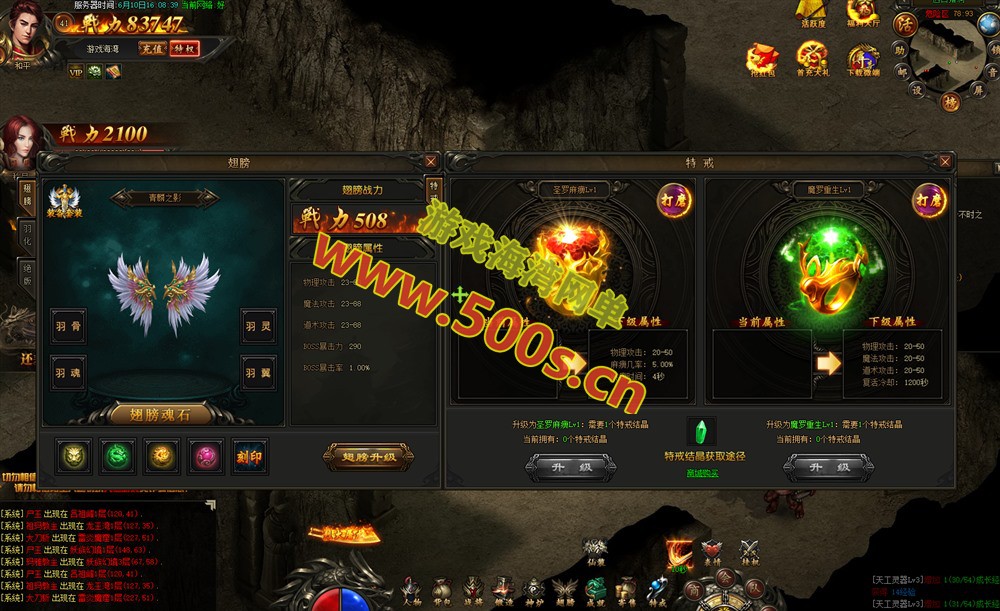Select the 羽魂 wing slot
The width and height of the screenshot is (1000, 611).
[x=68, y=374]
